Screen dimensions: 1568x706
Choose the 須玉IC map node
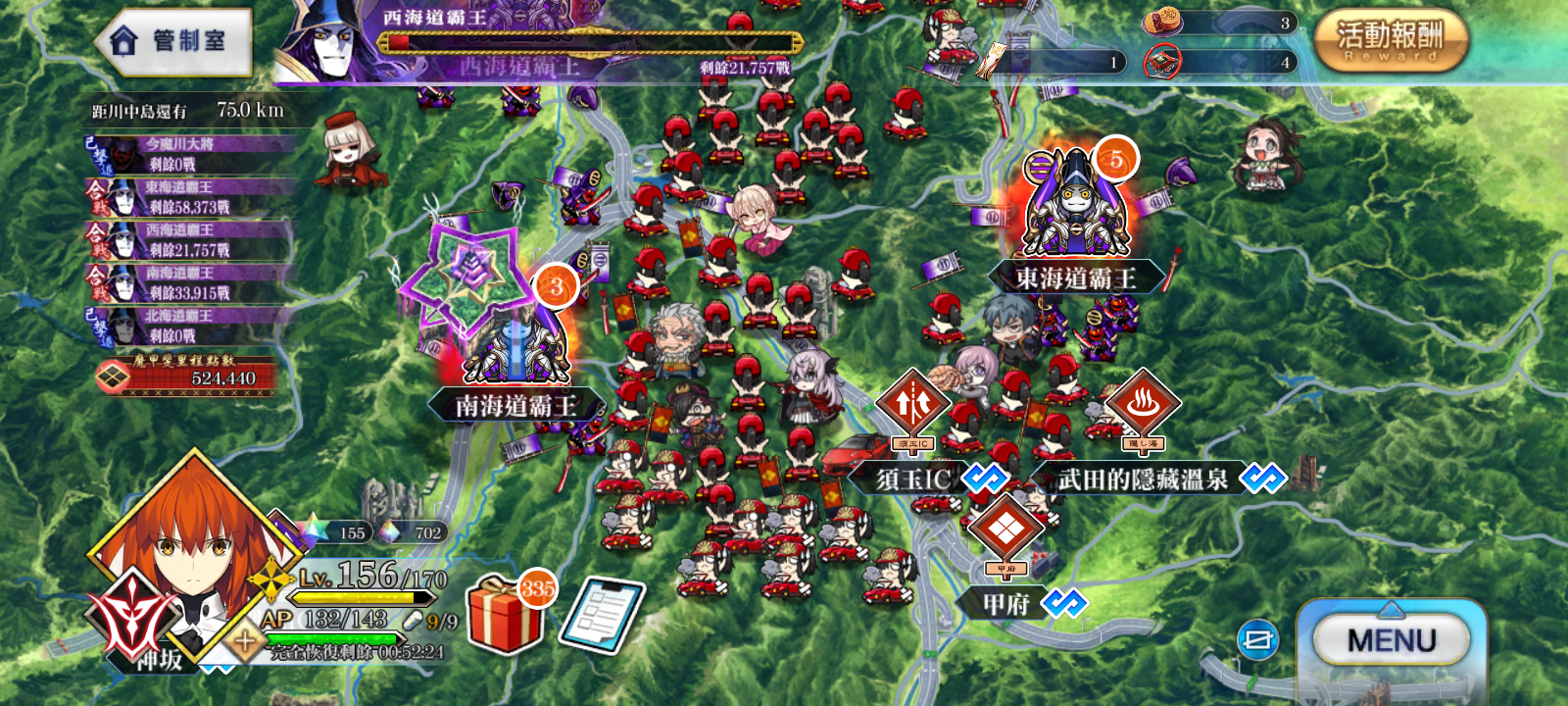tap(913, 405)
